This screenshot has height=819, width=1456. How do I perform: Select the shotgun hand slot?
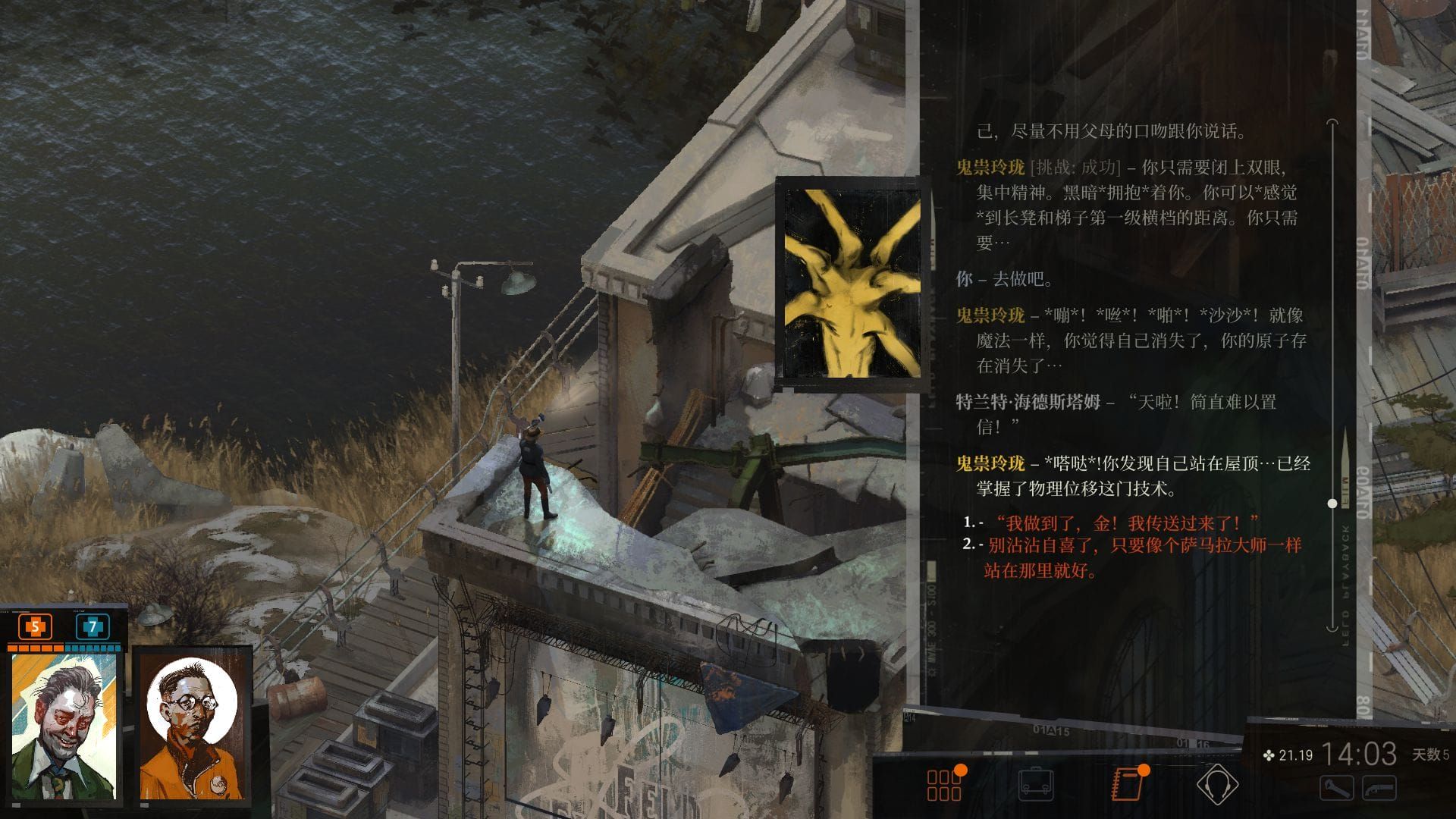(x=1379, y=789)
